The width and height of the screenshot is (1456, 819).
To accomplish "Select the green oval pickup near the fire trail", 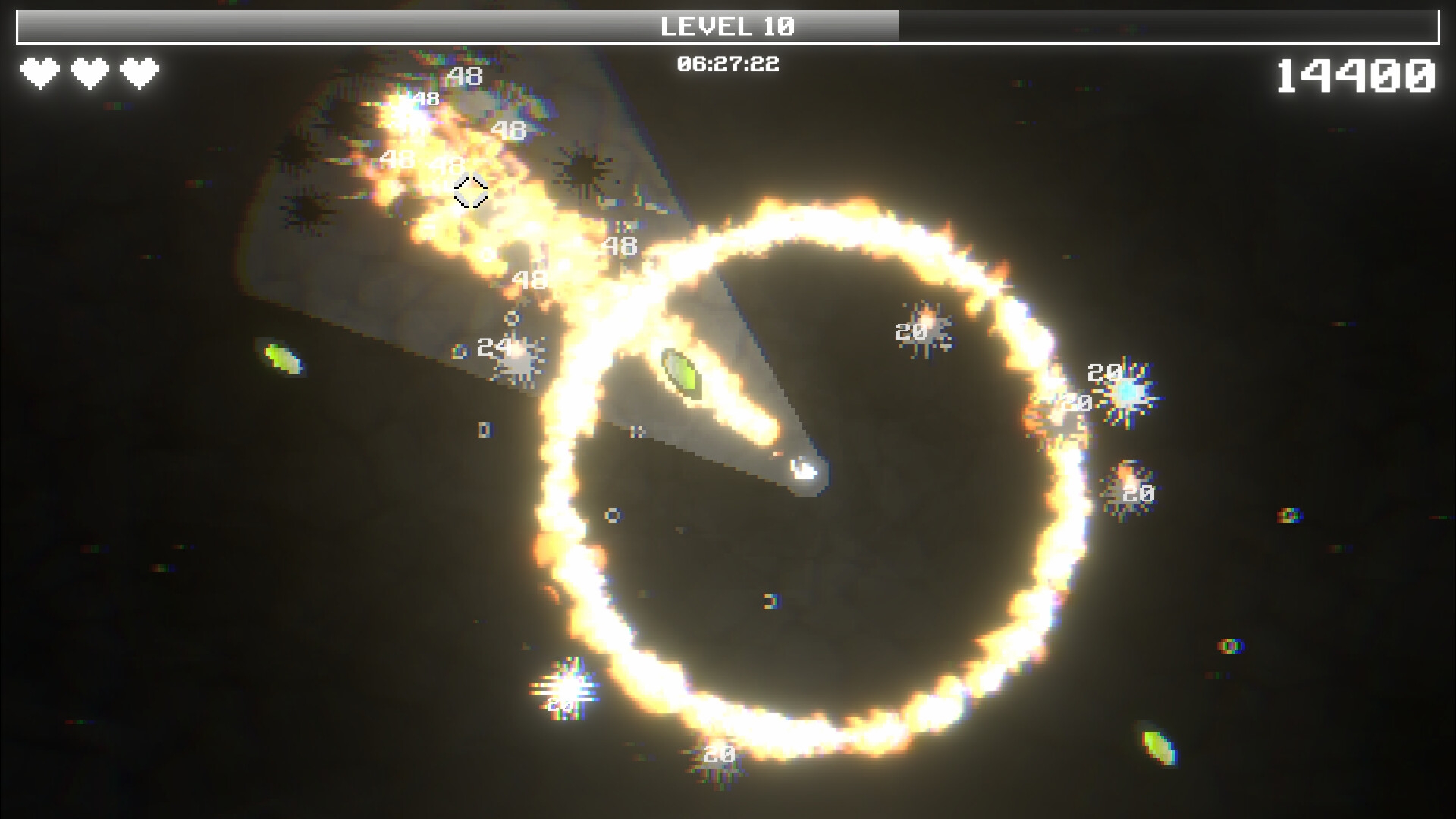I will click(681, 373).
